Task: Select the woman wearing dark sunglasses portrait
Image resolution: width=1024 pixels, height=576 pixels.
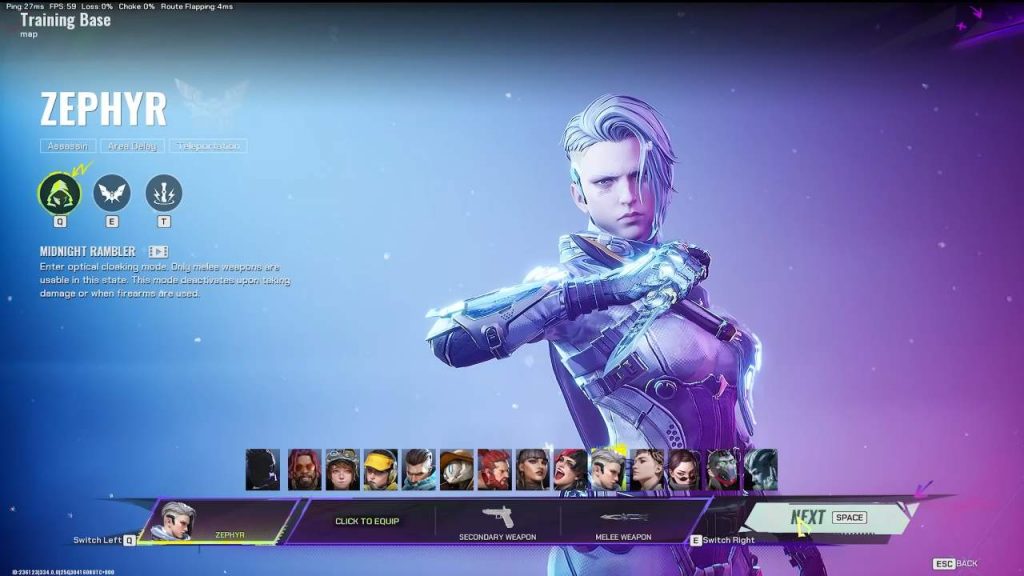Action: point(684,469)
